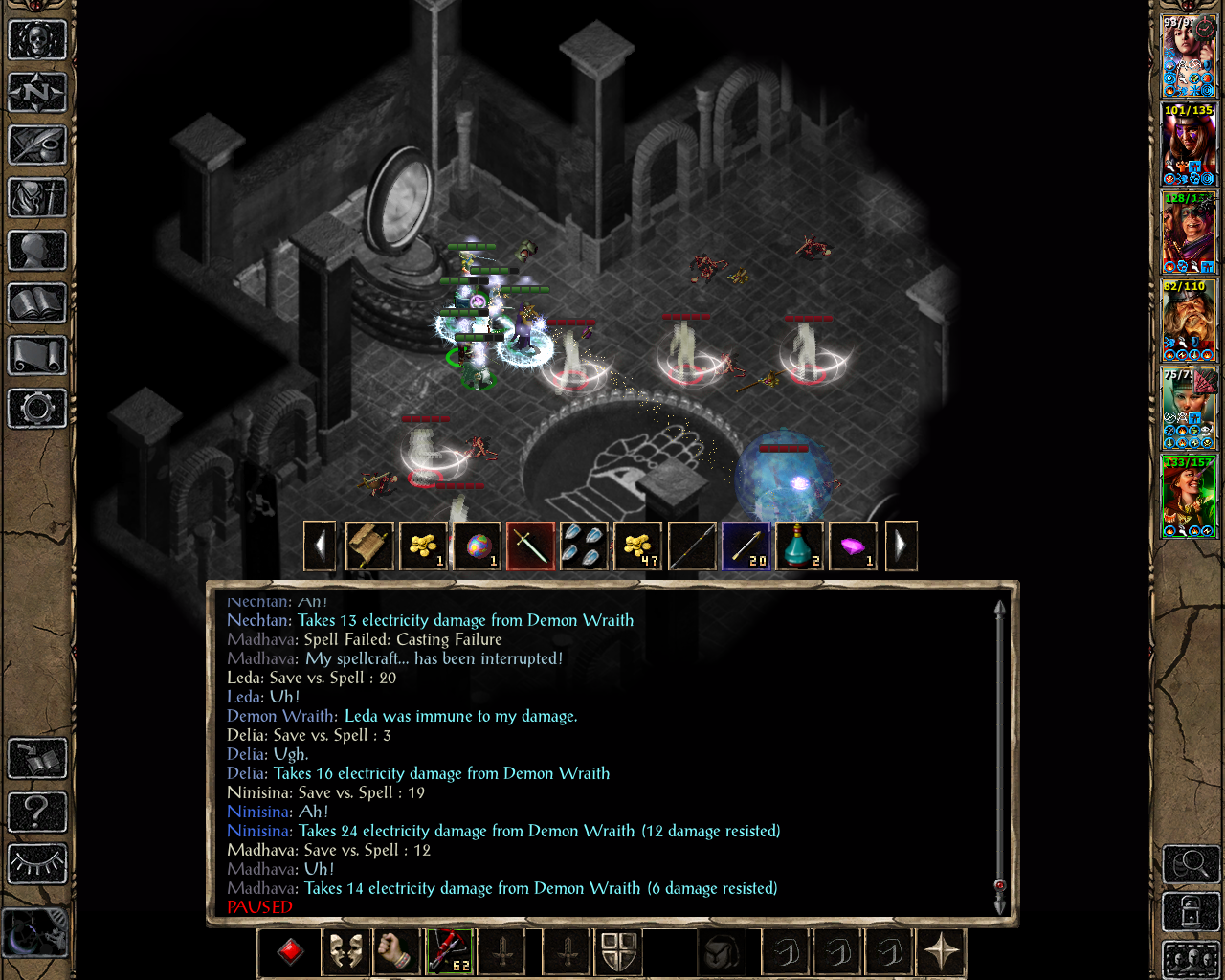Toggle the red gem pause button
This screenshot has height=980, width=1225.
coord(291,952)
